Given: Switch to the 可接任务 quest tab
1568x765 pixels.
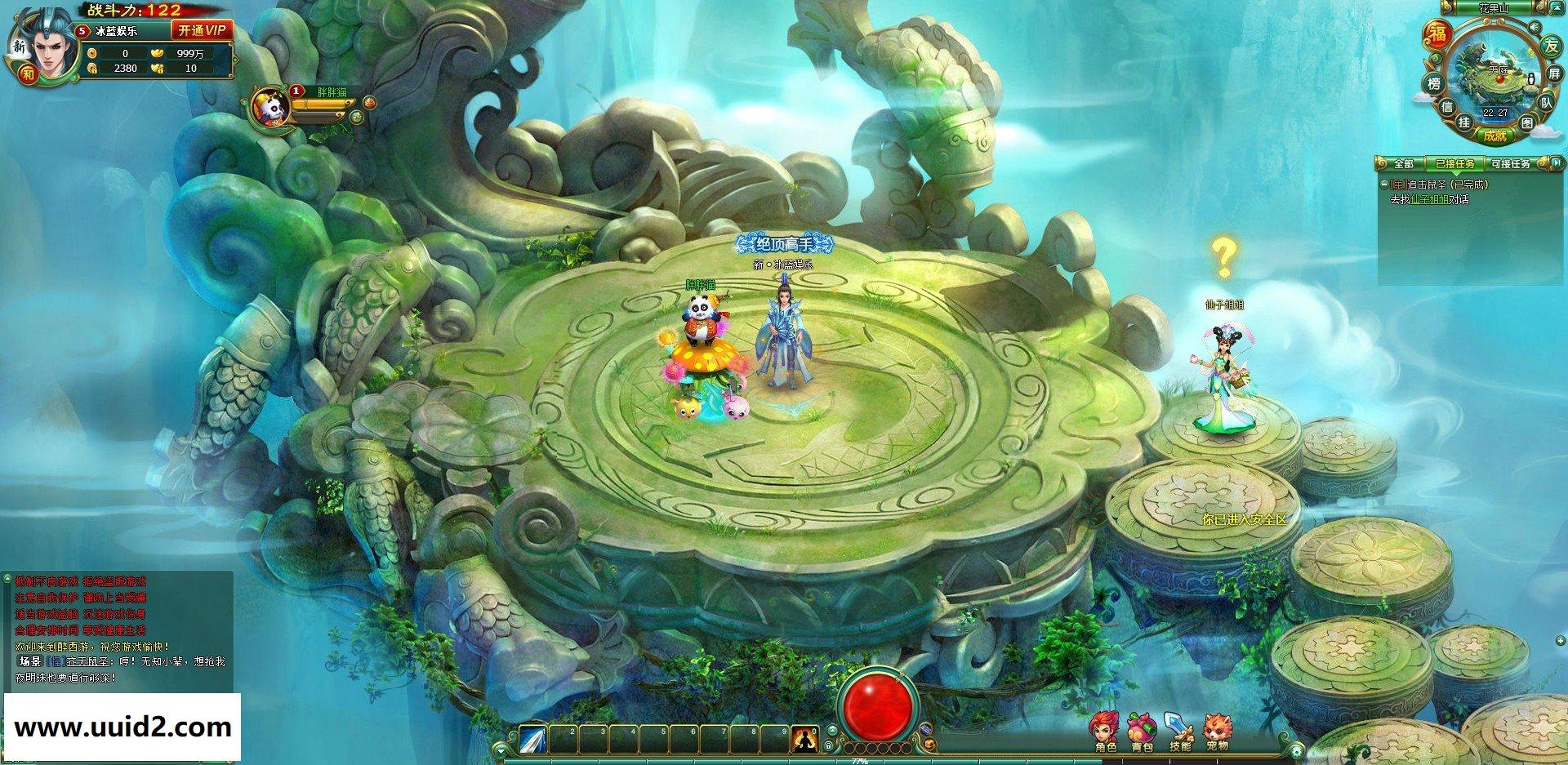Looking at the screenshot, I should 1511,164.
